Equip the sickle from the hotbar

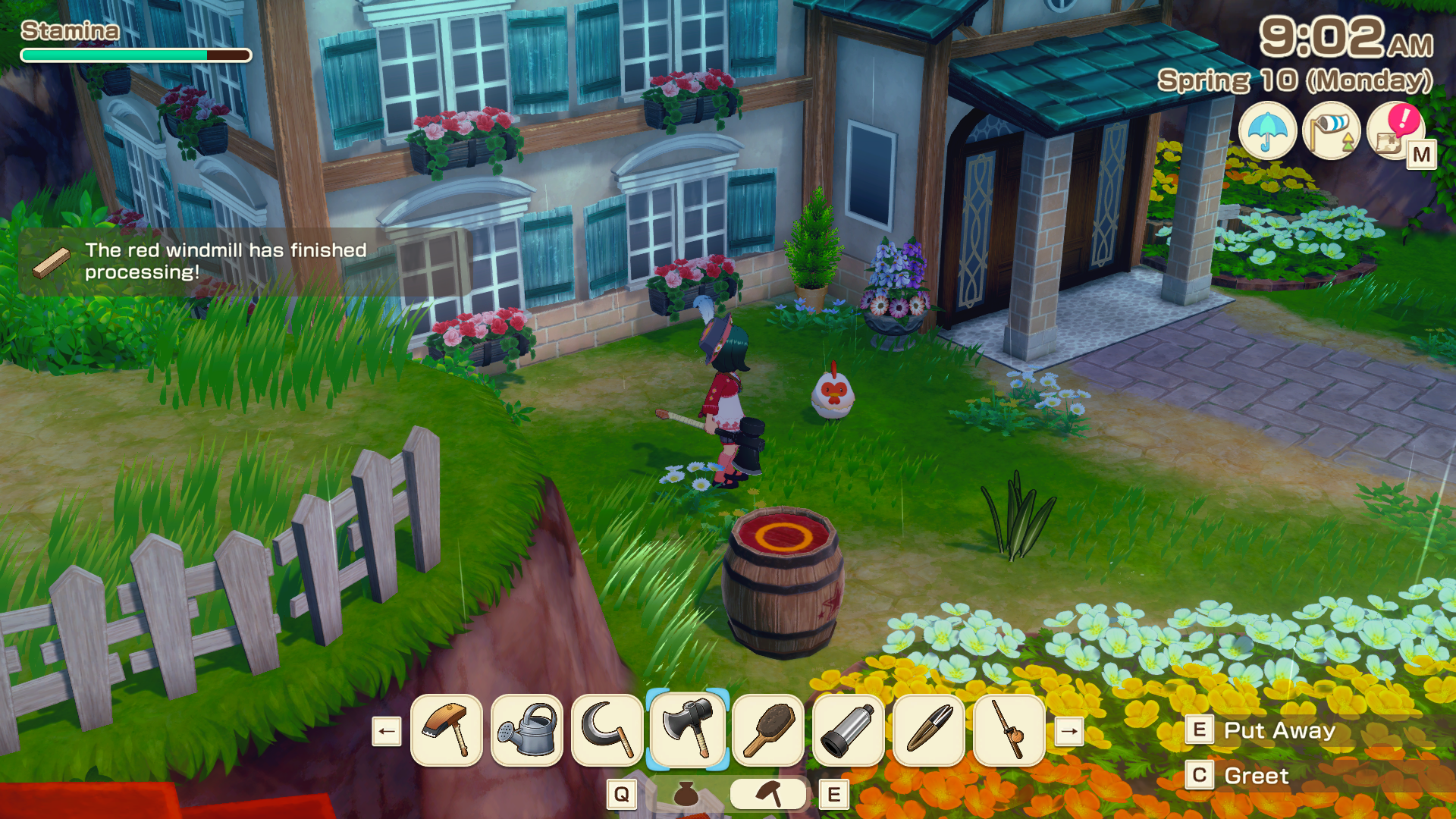pyautogui.click(x=607, y=730)
